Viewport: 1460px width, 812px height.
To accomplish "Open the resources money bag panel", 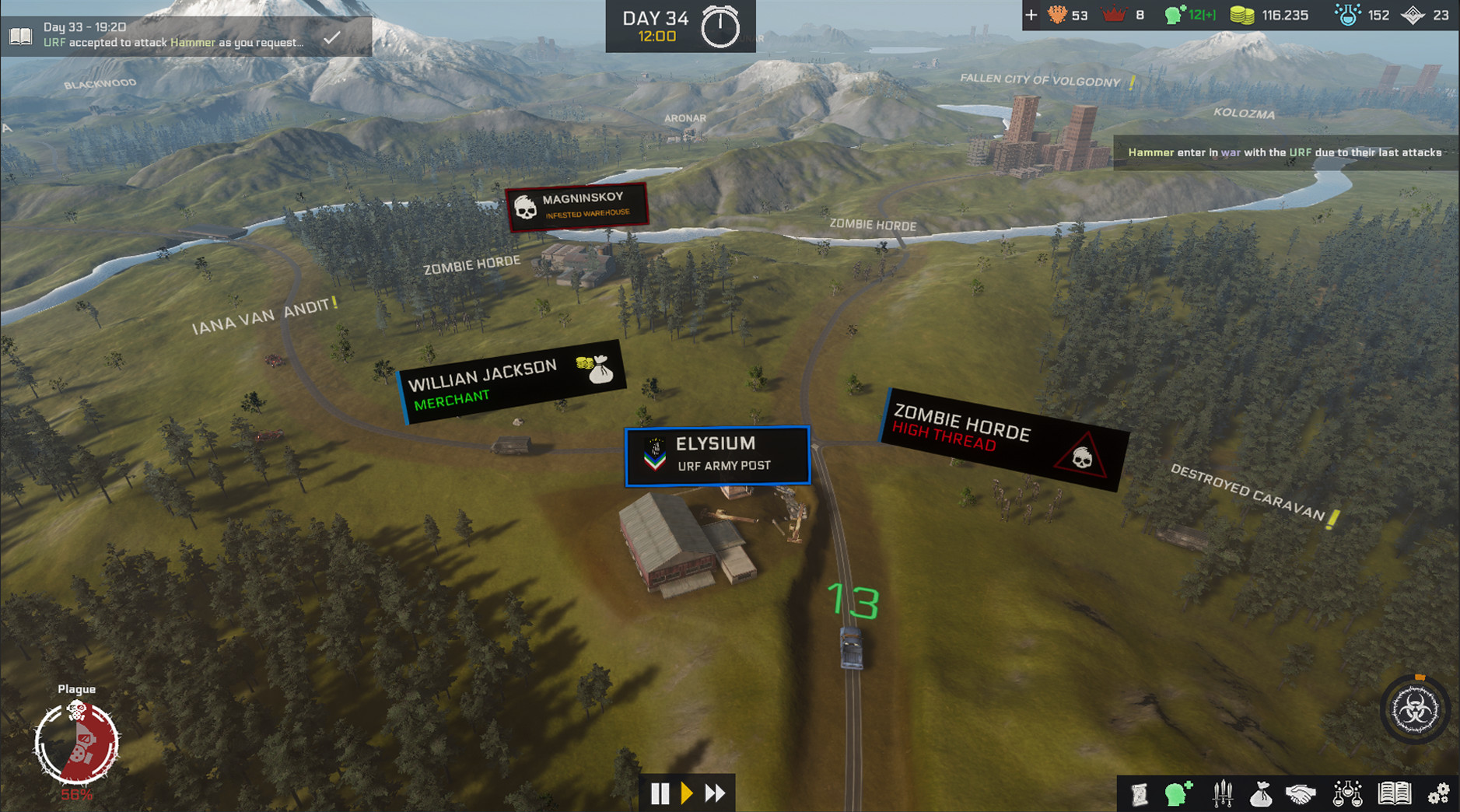I will (x=1263, y=793).
